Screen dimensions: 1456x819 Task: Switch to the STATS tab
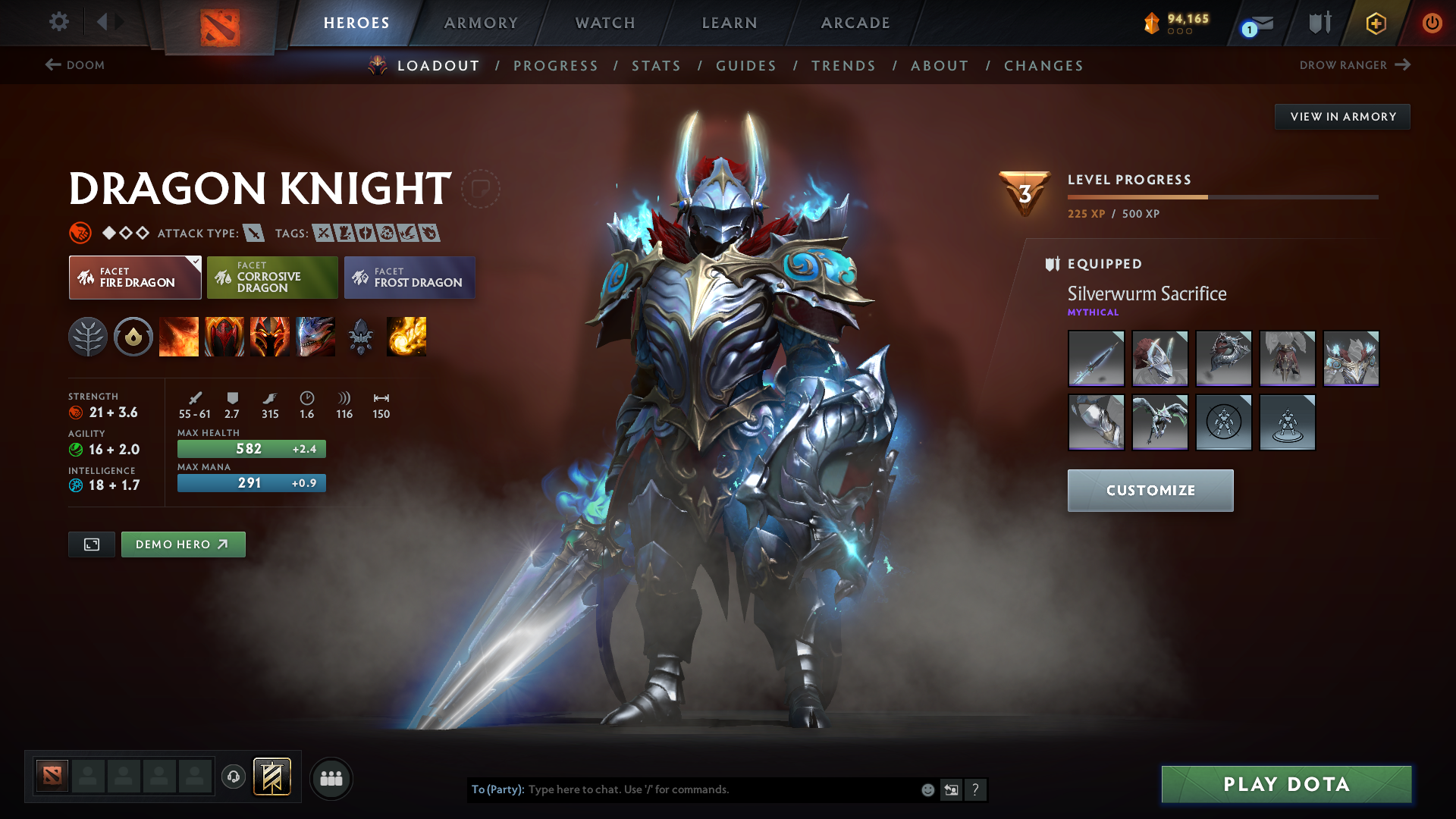point(656,66)
